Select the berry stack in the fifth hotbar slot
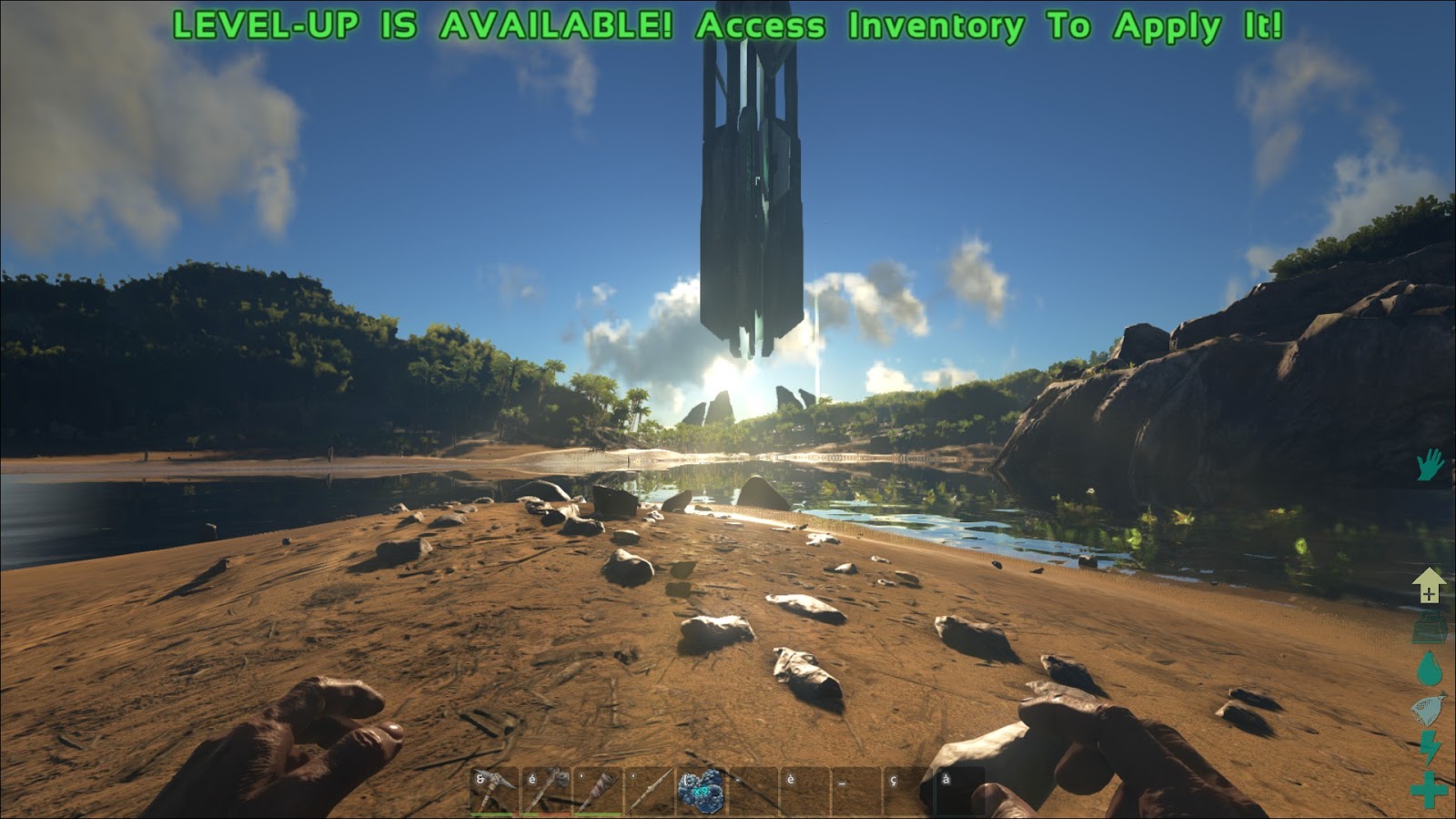This screenshot has height=819, width=1456. point(701,787)
